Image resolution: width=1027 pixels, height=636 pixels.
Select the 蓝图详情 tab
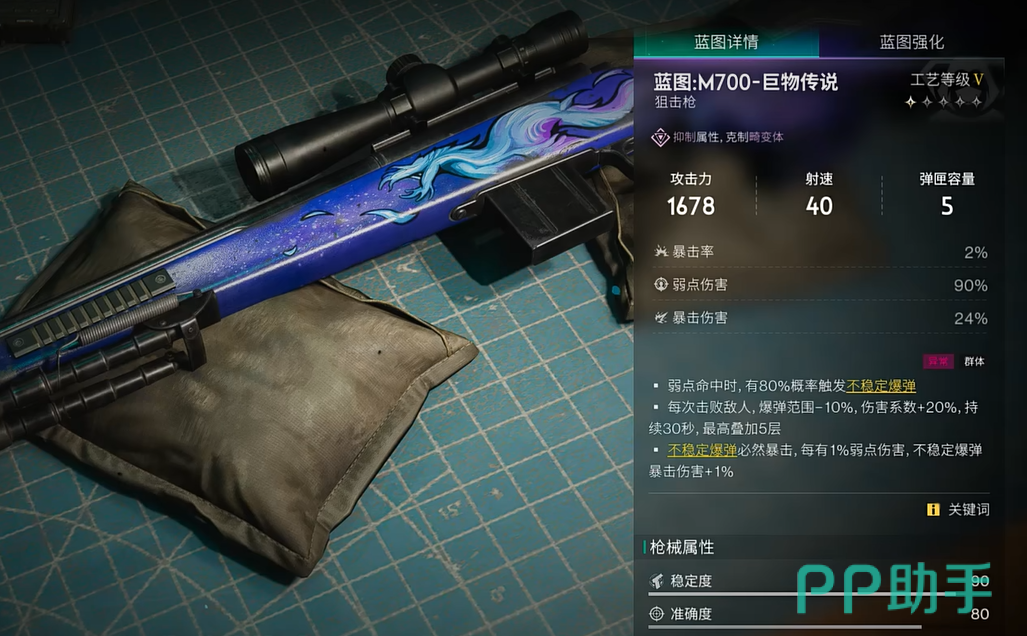(x=726, y=42)
